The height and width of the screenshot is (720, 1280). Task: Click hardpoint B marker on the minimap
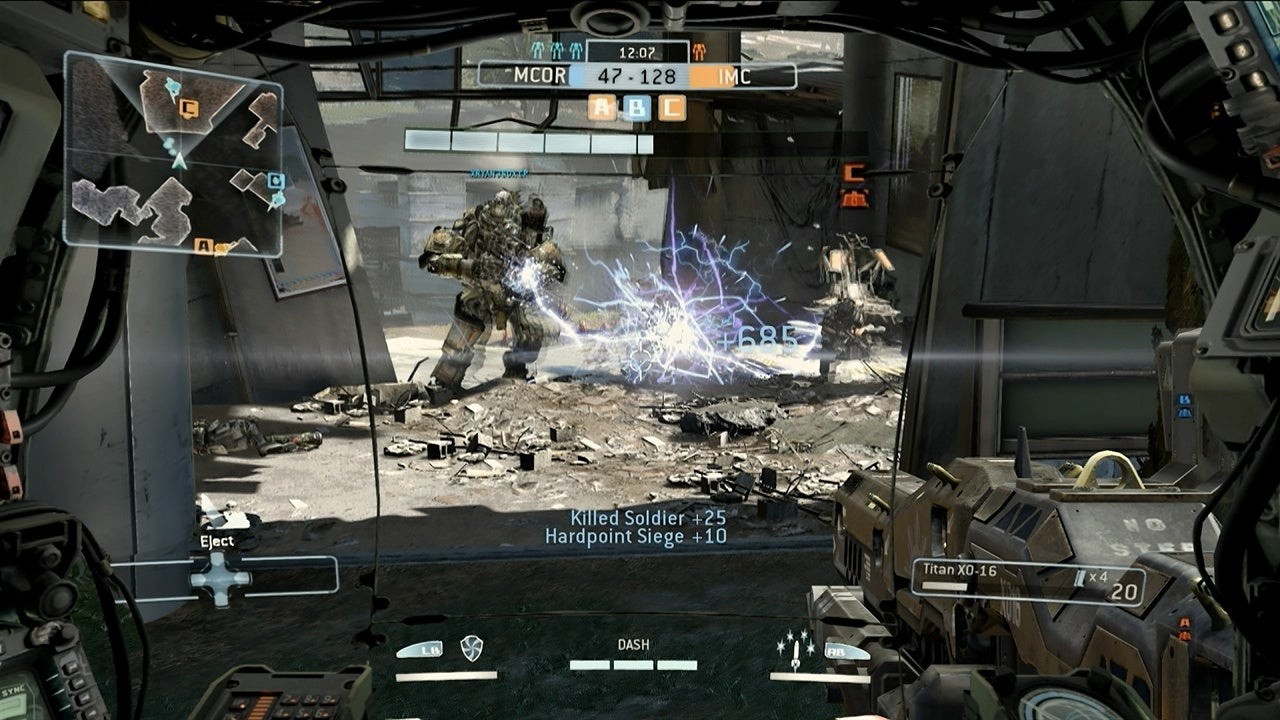276,181
